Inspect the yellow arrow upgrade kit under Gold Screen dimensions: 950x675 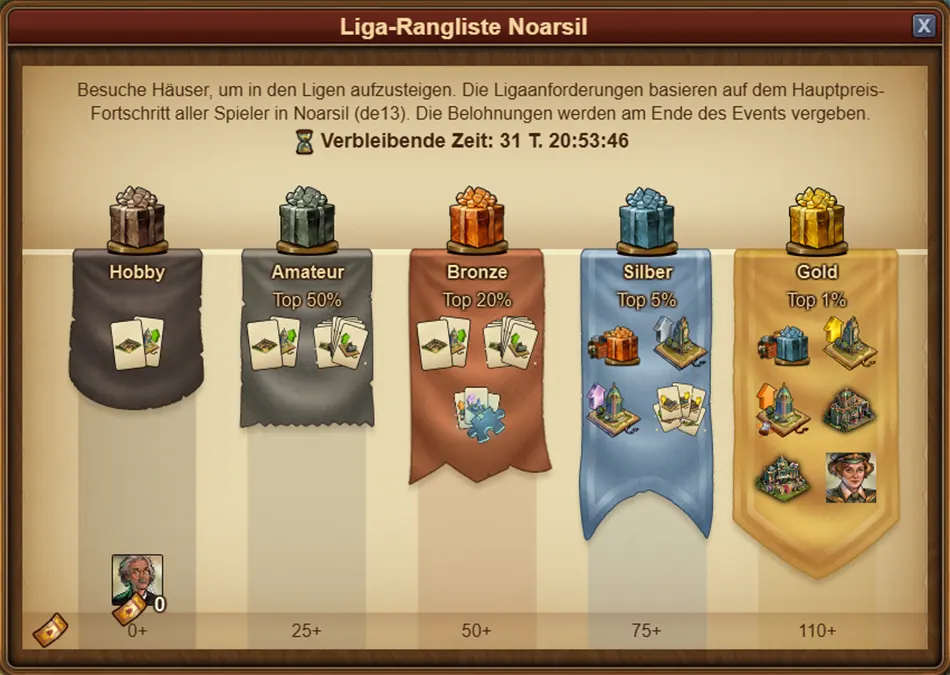point(850,343)
